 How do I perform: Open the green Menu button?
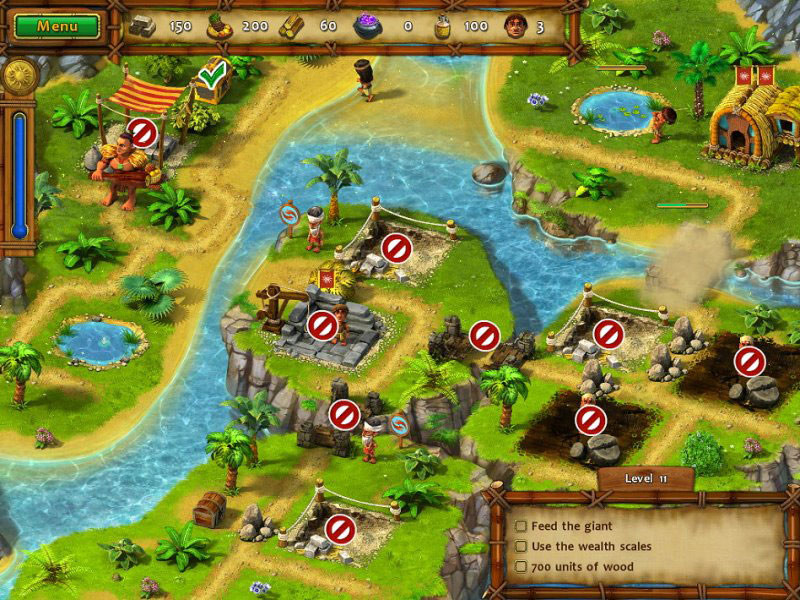(57, 25)
